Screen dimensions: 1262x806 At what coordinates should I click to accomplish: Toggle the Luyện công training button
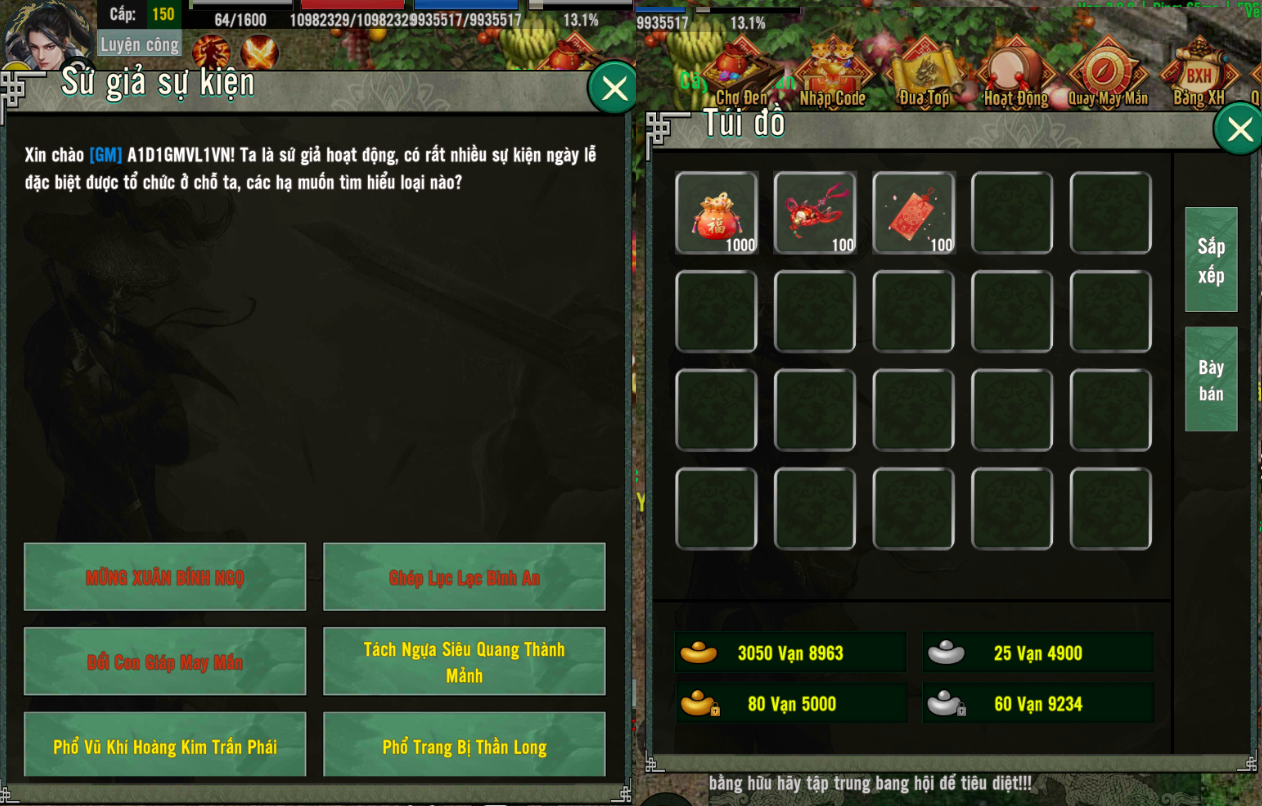tap(140, 45)
